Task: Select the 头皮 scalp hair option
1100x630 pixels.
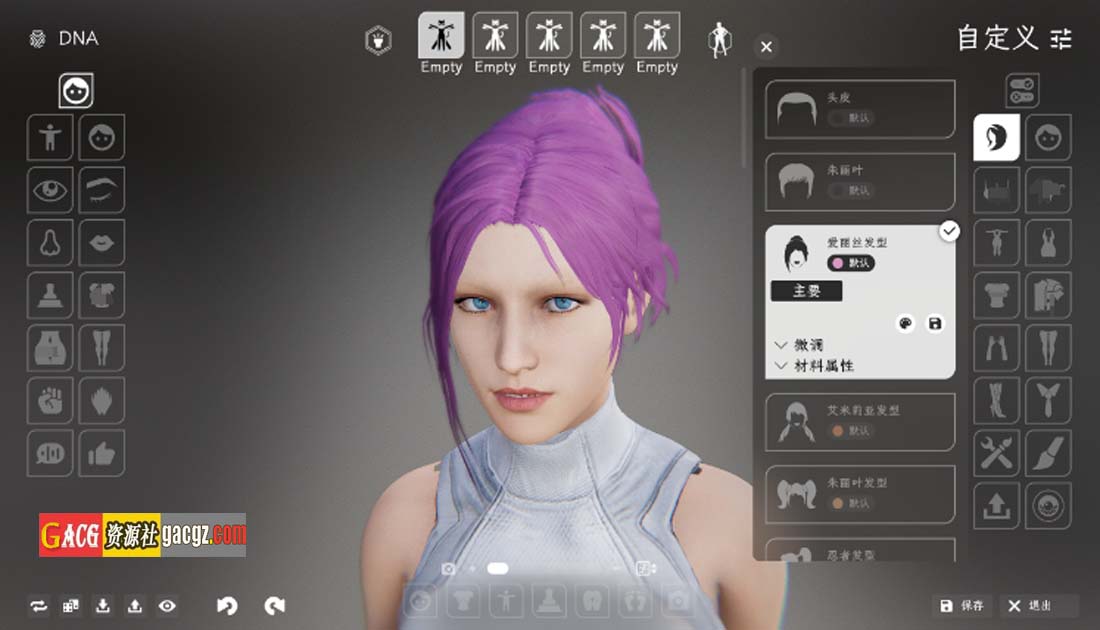Action: click(860, 109)
